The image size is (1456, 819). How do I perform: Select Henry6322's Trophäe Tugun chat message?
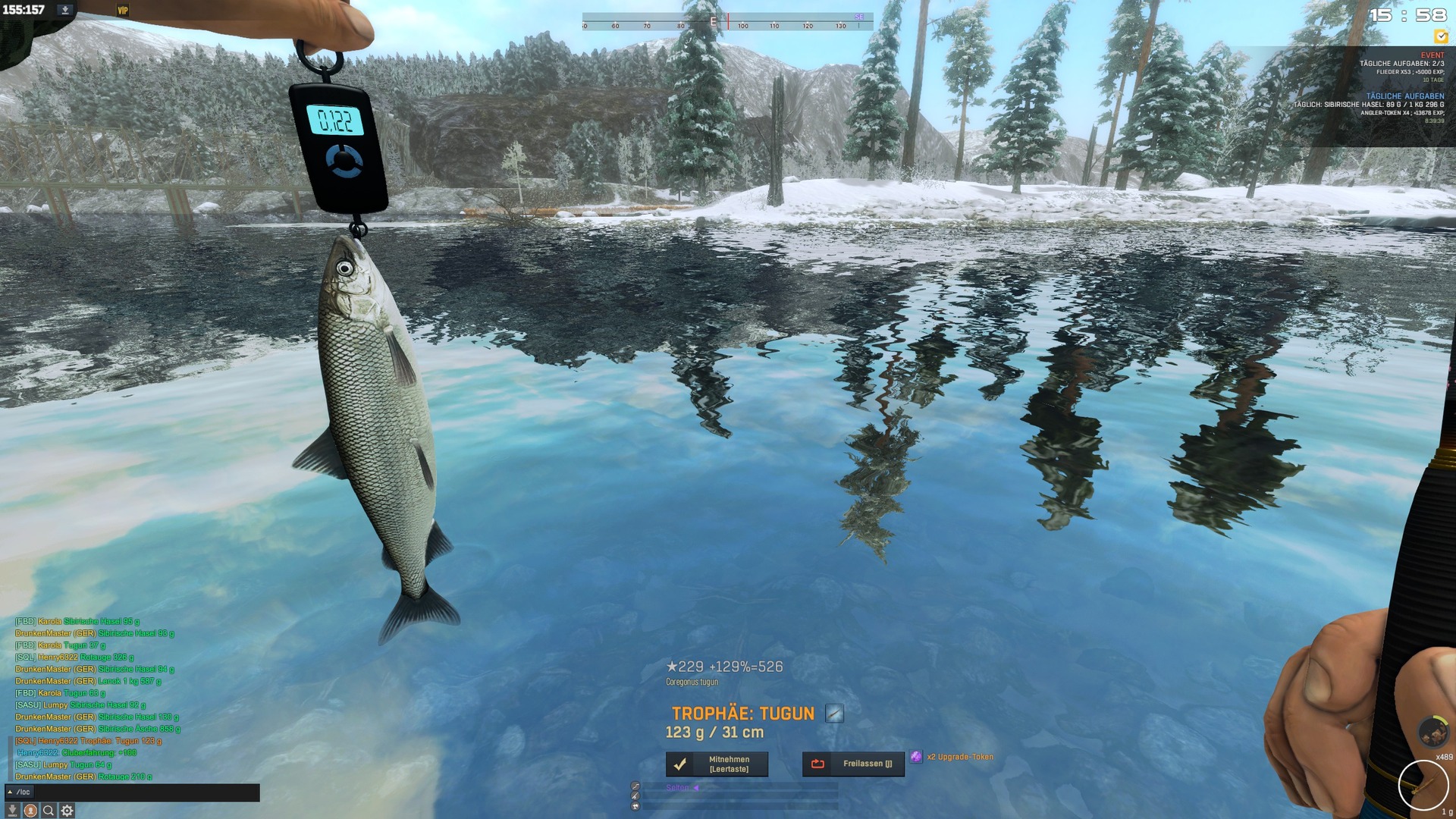[x=89, y=741]
